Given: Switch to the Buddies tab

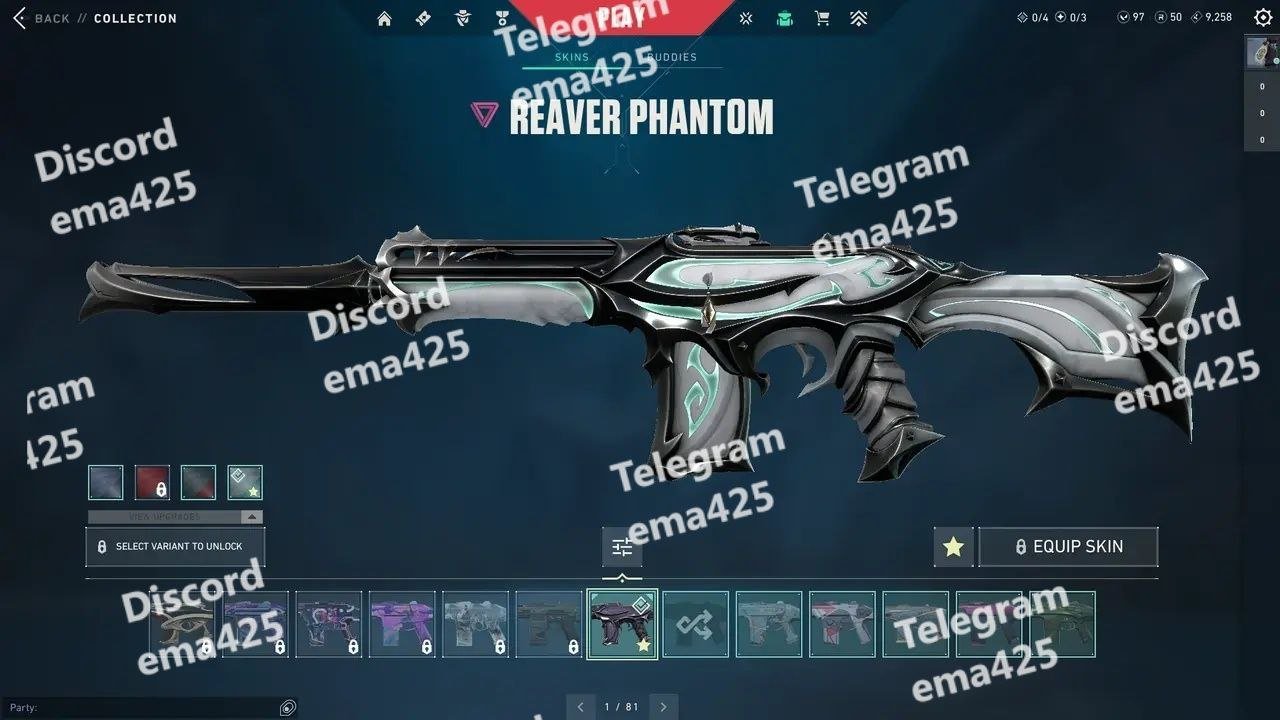Looking at the screenshot, I should tap(674, 57).
